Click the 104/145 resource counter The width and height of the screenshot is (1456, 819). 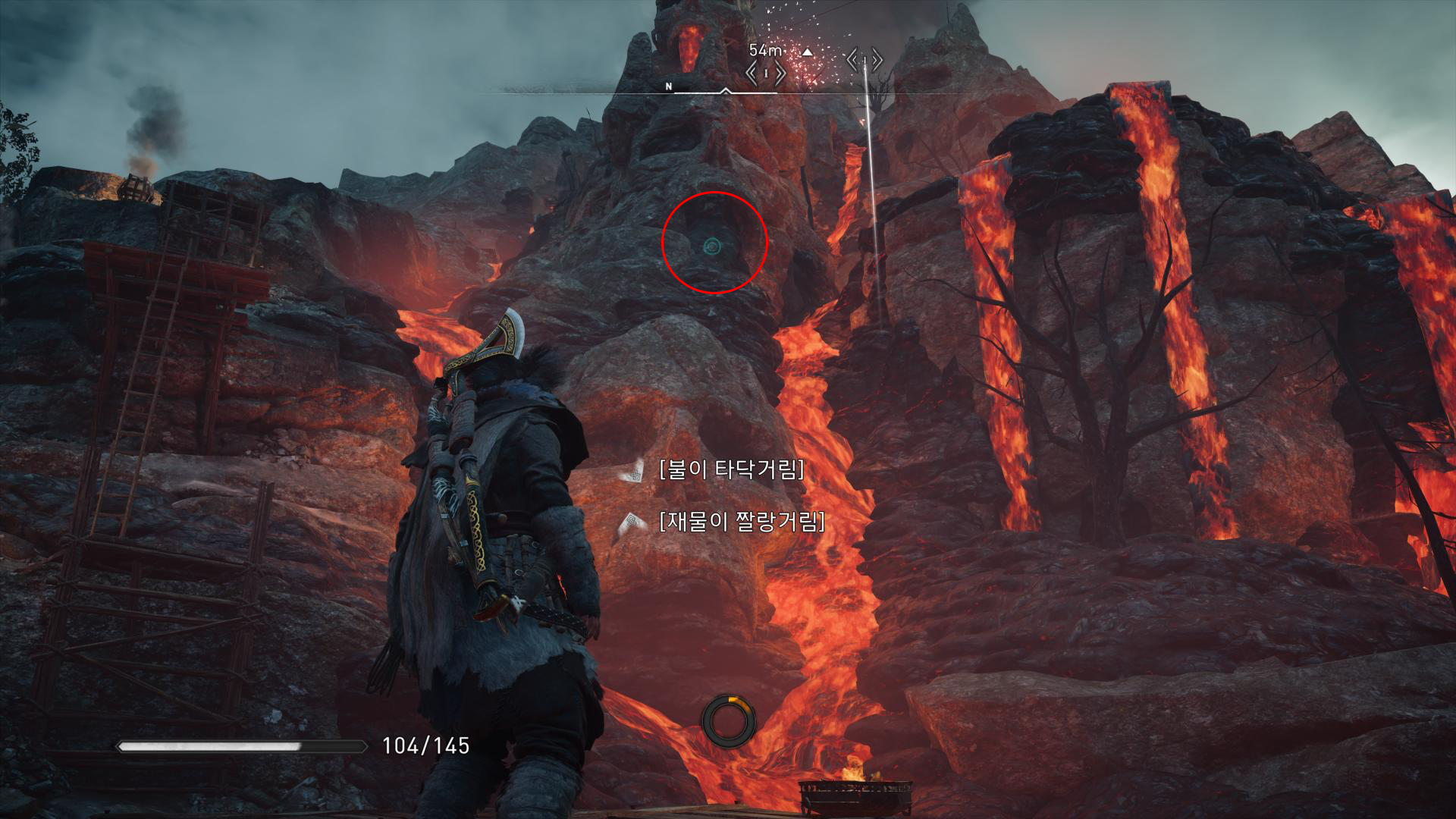coord(425,745)
